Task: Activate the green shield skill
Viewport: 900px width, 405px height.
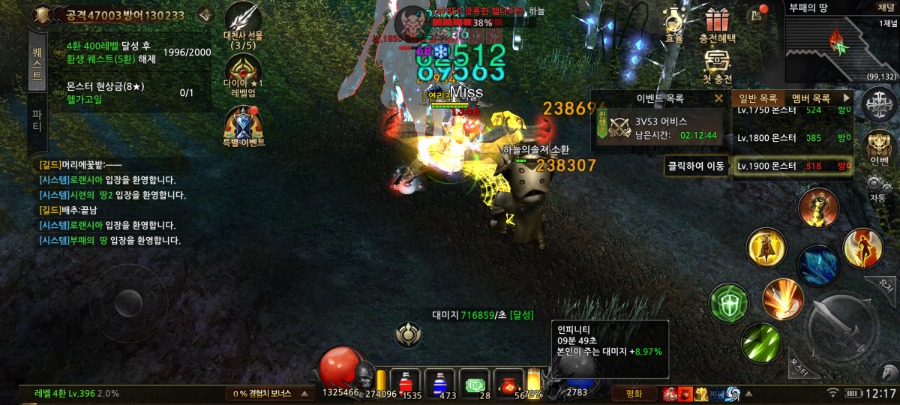Action: pyautogui.click(x=729, y=302)
